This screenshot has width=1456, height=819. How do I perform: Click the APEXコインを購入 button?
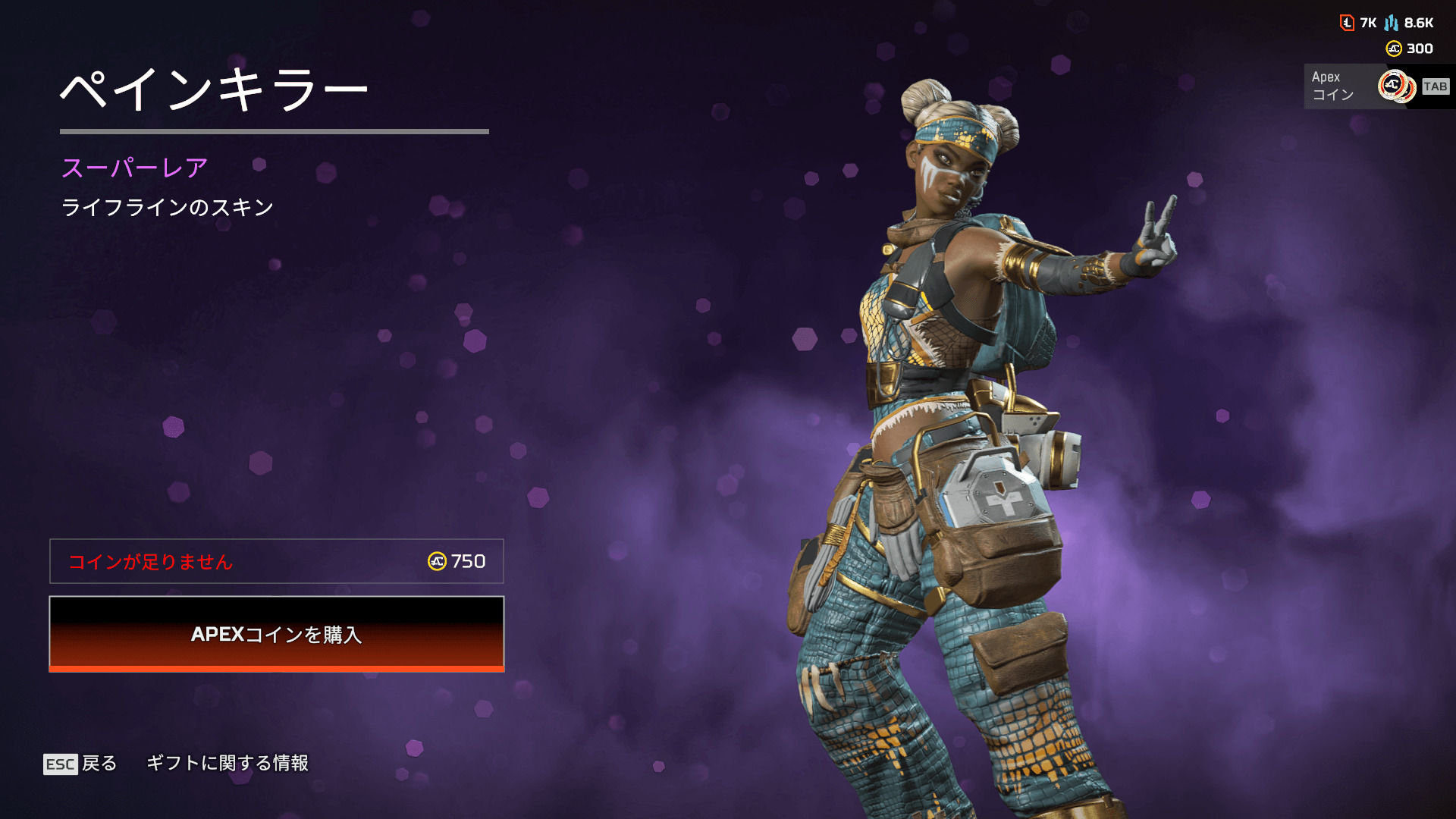click(x=276, y=634)
